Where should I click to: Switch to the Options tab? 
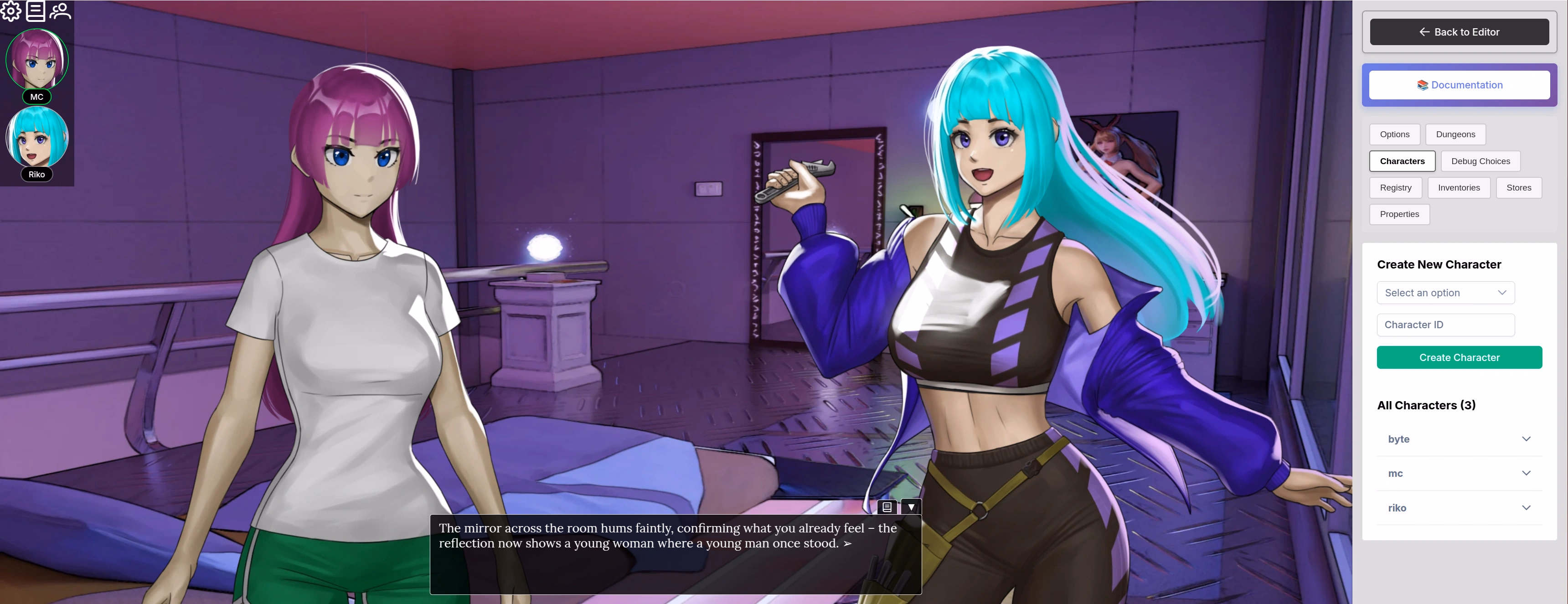click(x=1394, y=134)
